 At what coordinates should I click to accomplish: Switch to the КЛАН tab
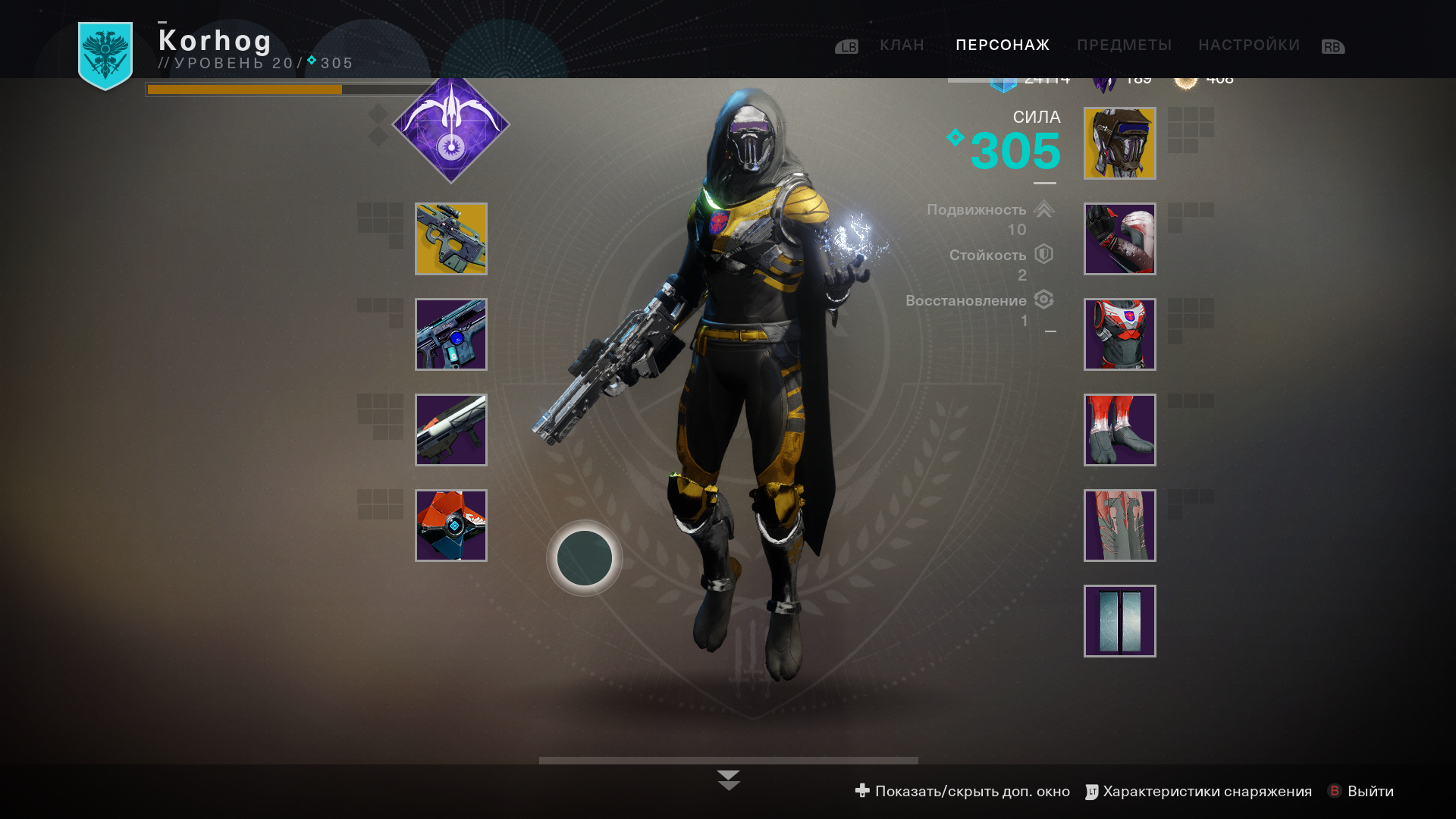902,45
